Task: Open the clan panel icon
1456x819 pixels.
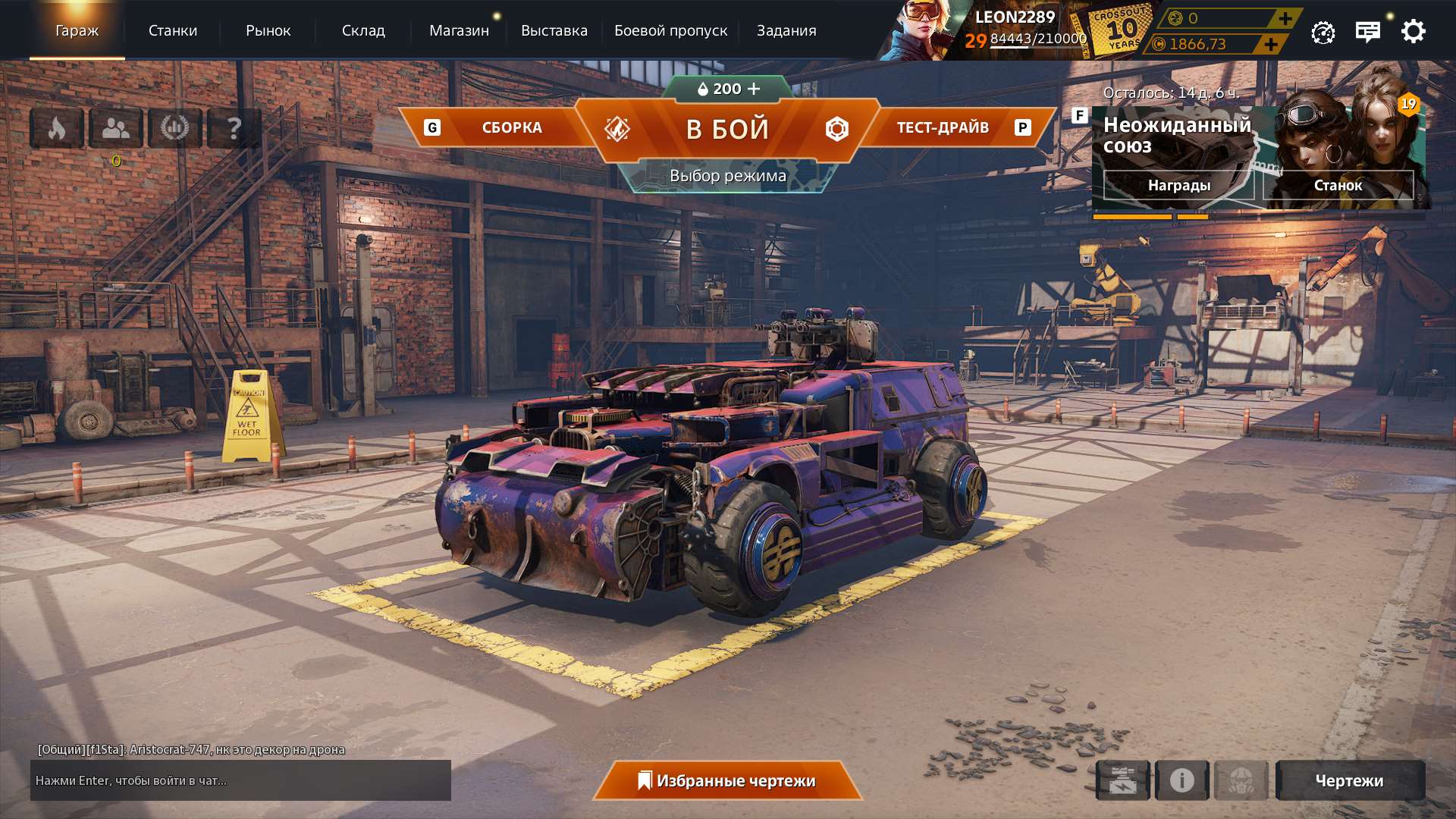Action: tap(115, 127)
